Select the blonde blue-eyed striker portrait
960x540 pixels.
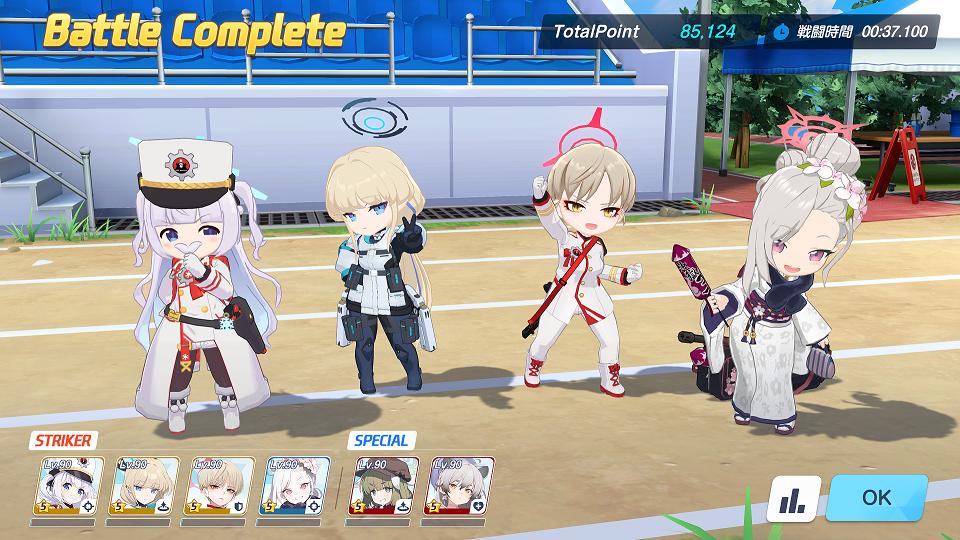pyautogui.click(x=143, y=487)
